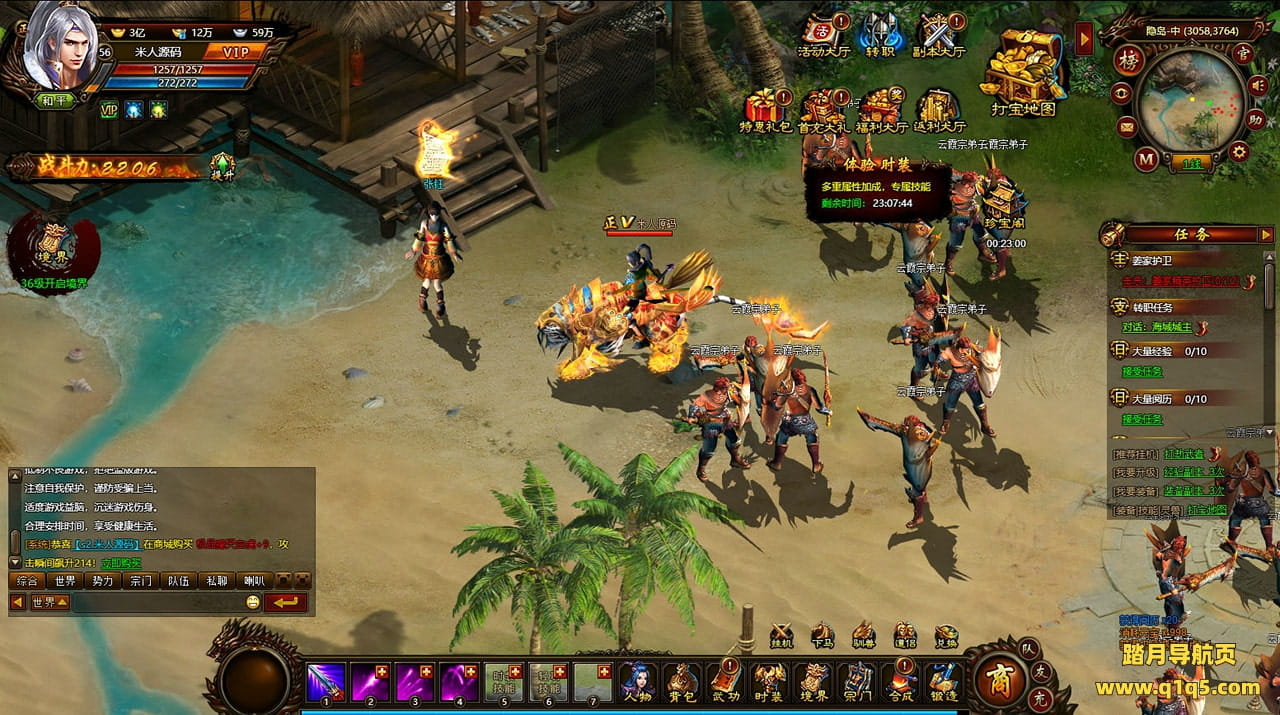Click the 提升 power boost icon
The width and height of the screenshot is (1280, 715).
[x=222, y=167]
